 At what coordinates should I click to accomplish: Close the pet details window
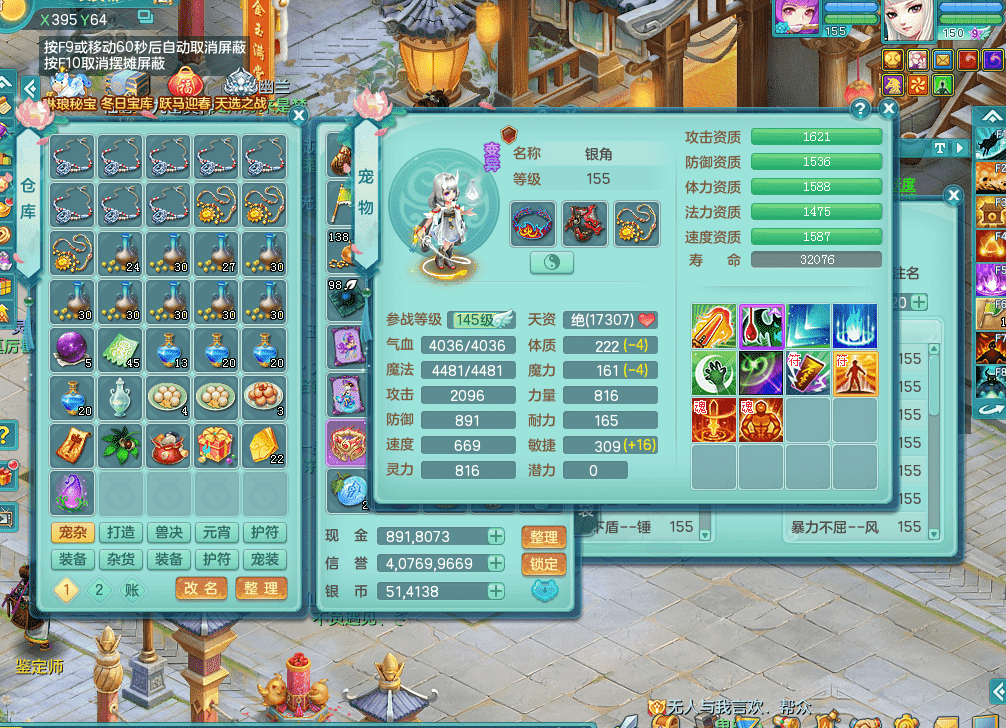888,108
